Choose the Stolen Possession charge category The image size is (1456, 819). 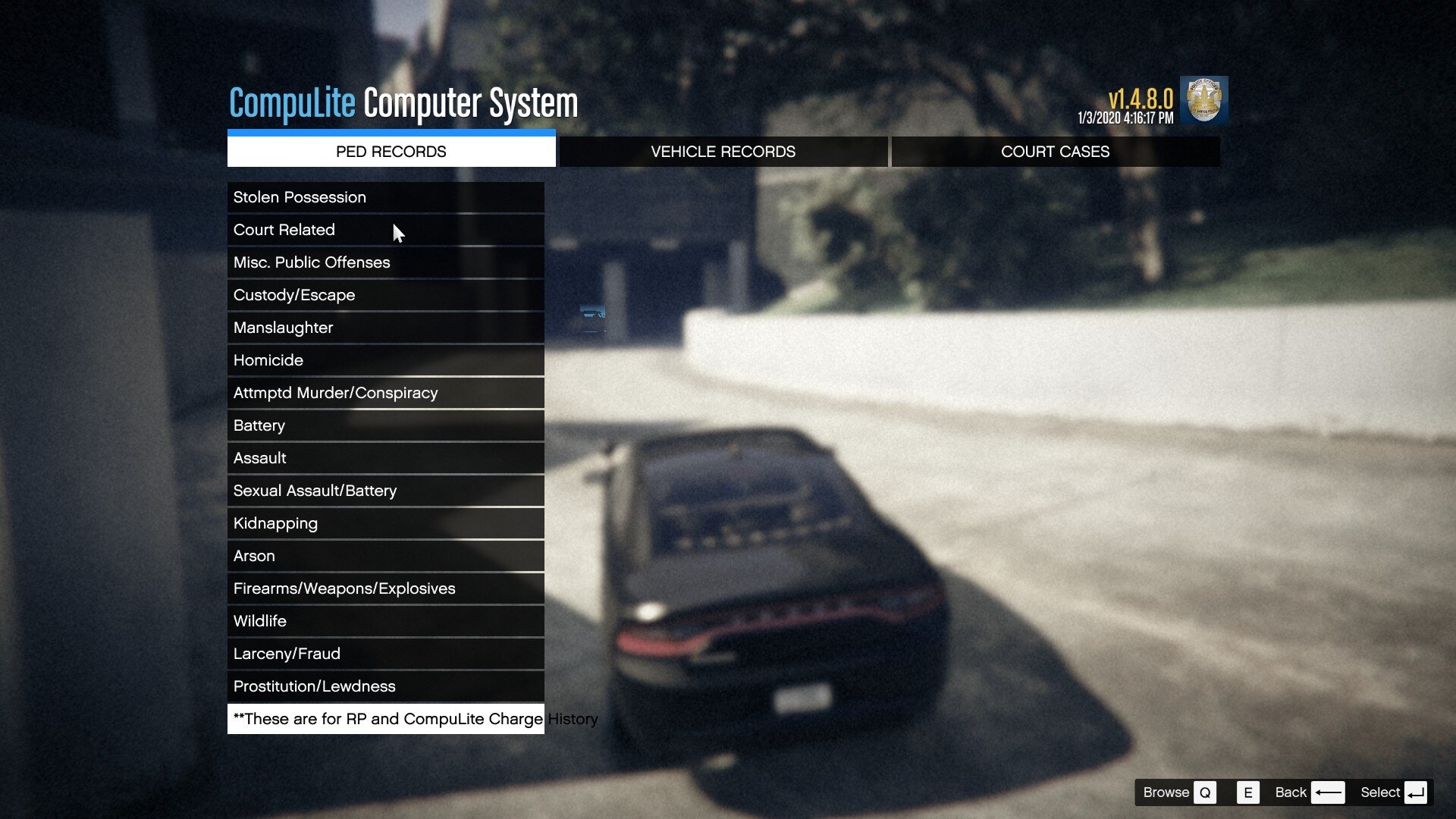click(385, 197)
